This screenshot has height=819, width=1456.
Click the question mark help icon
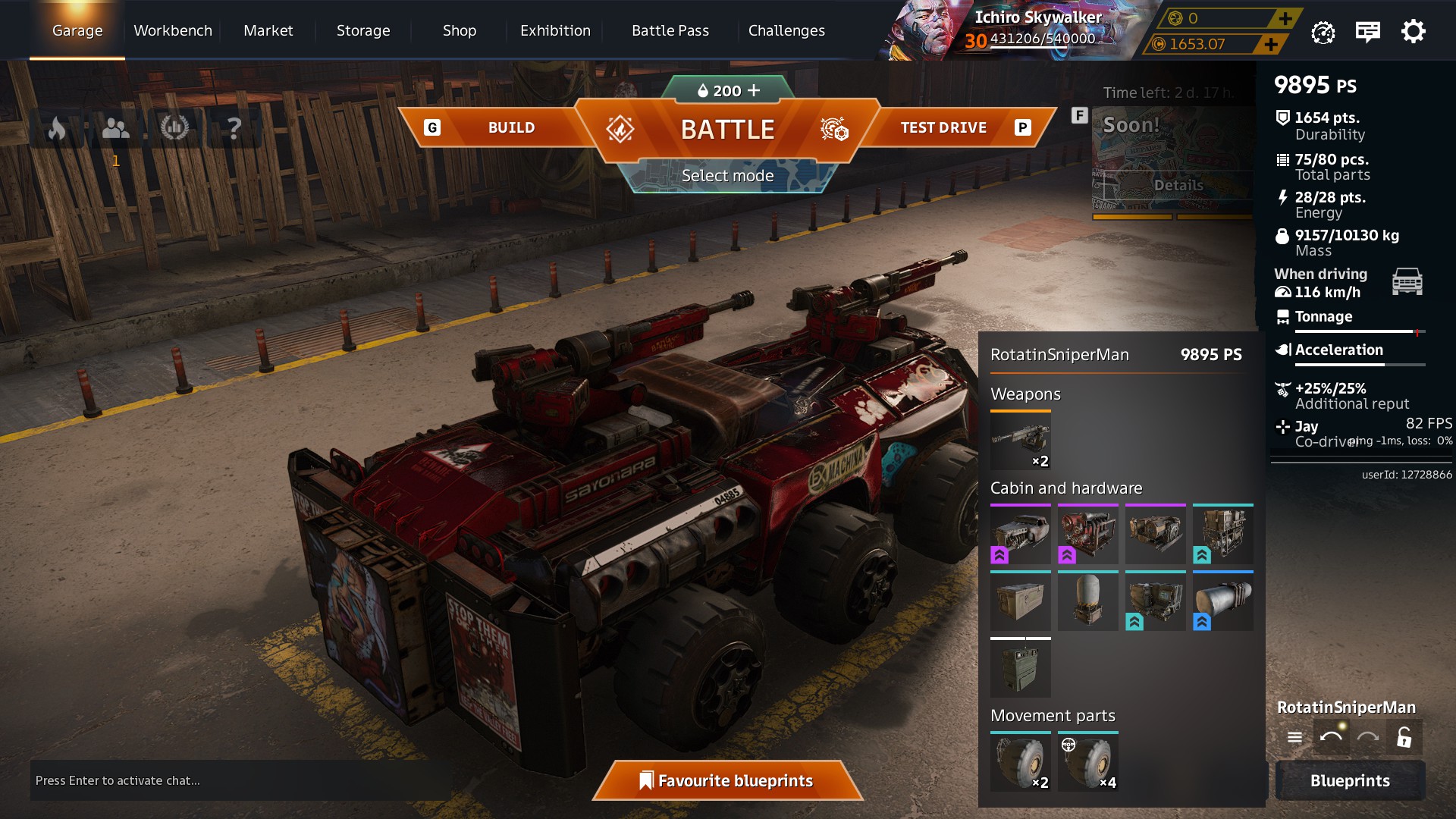[x=234, y=128]
